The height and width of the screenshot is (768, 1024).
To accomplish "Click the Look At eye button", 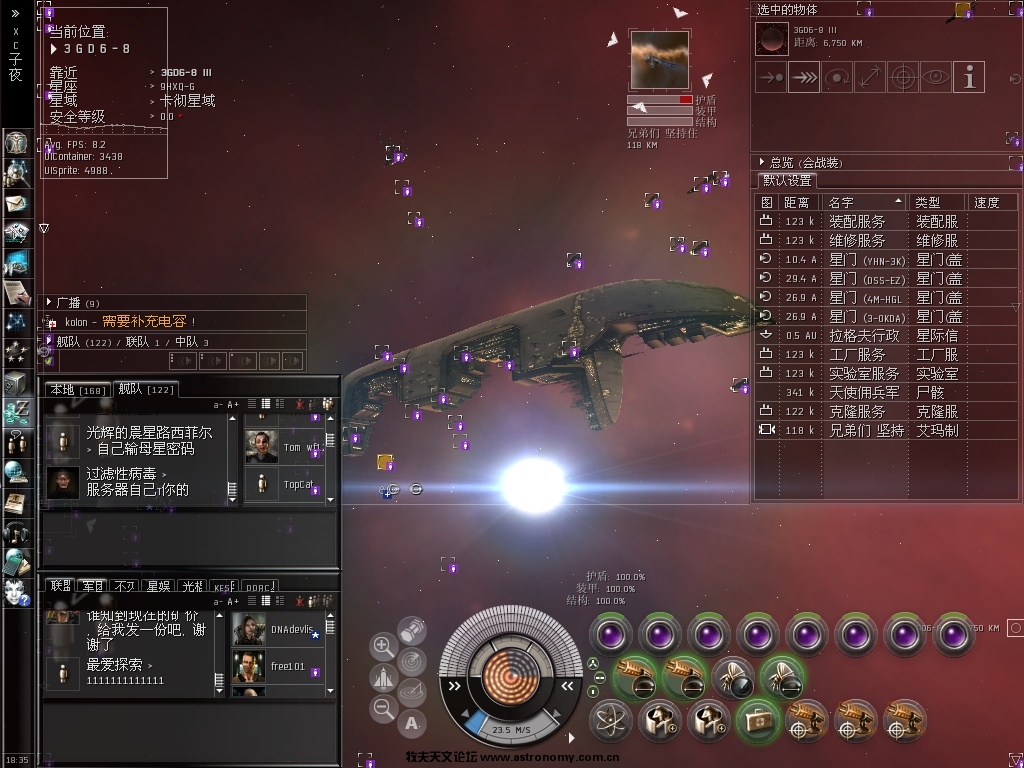I will point(935,77).
